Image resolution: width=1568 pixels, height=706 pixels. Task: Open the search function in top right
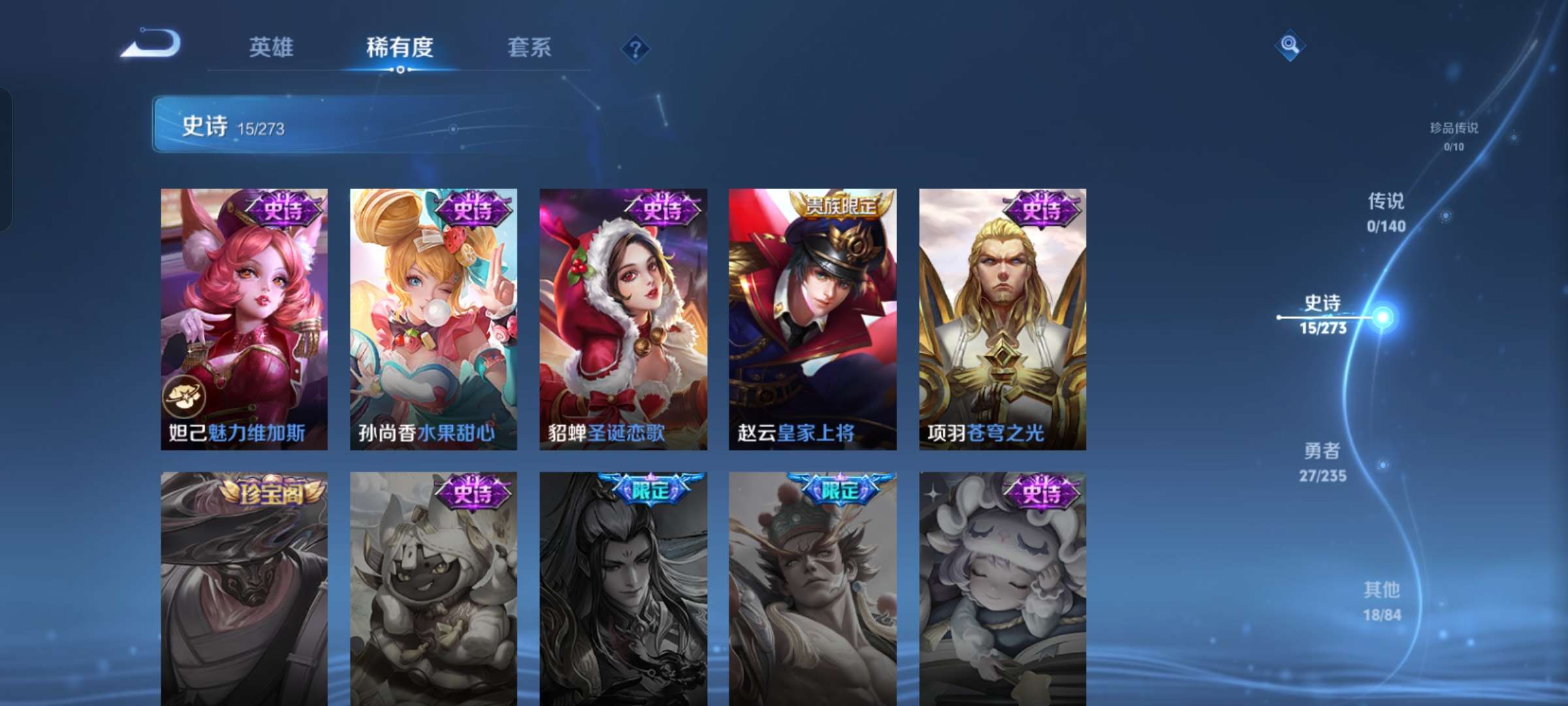point(1290,46)
